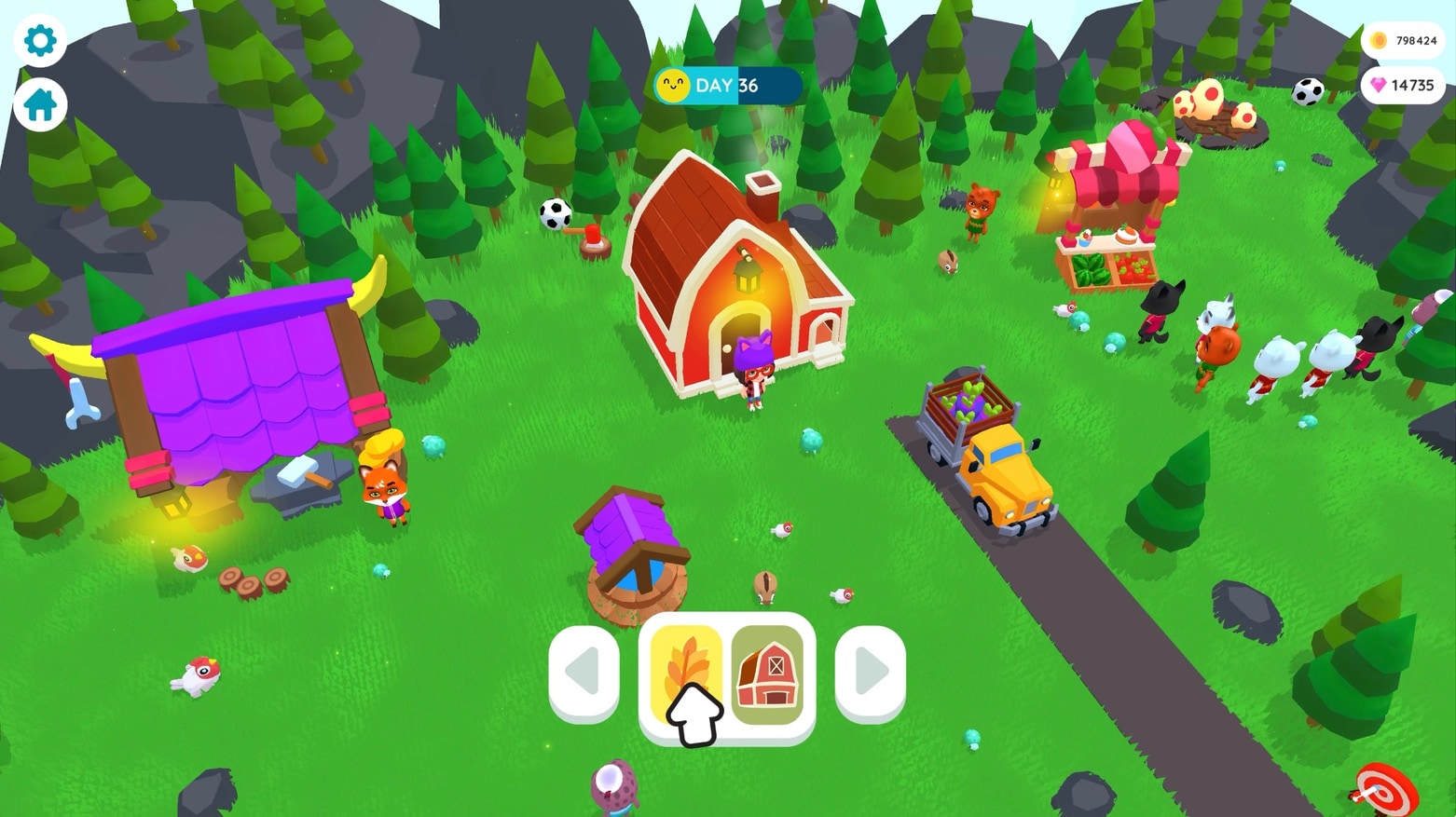Browse left with the carousel arrow
1456x817 pixels.
tap(584, 669)
